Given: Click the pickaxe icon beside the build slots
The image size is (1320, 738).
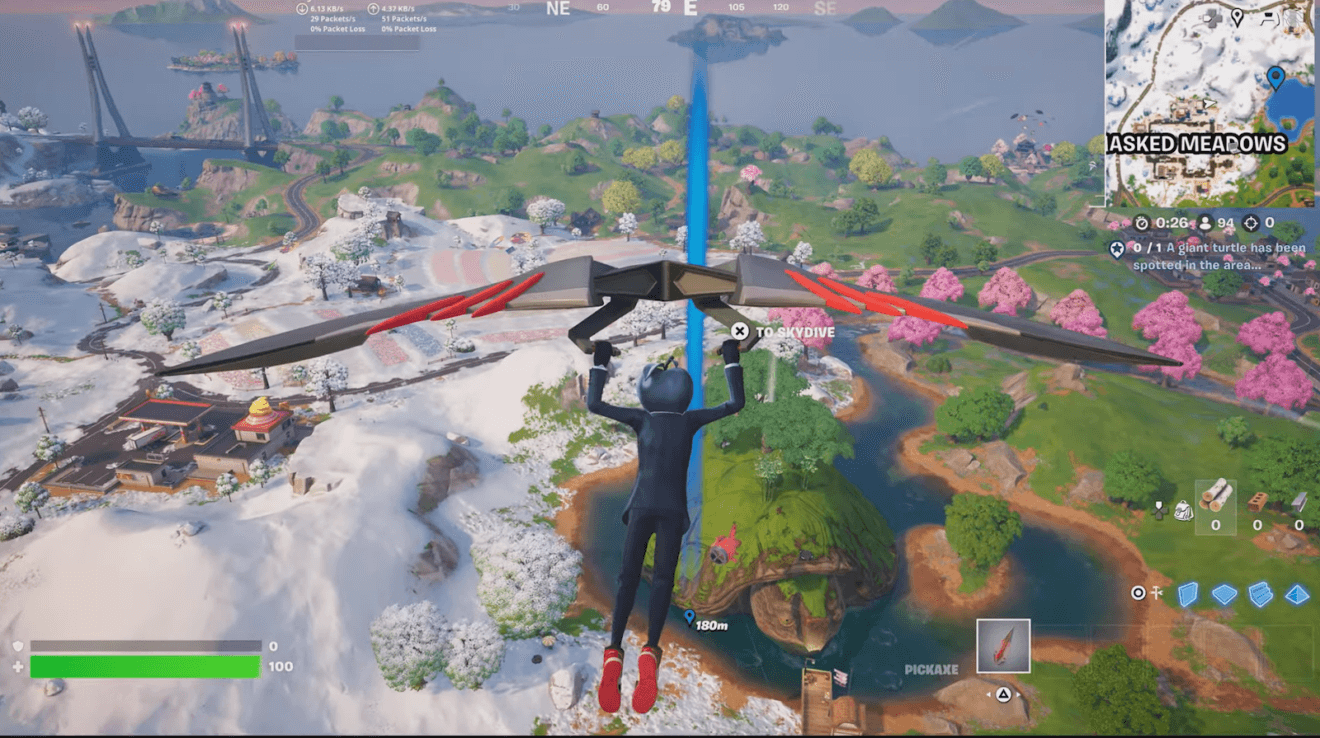Looking at the screenshot, I should click(1156, 592).
